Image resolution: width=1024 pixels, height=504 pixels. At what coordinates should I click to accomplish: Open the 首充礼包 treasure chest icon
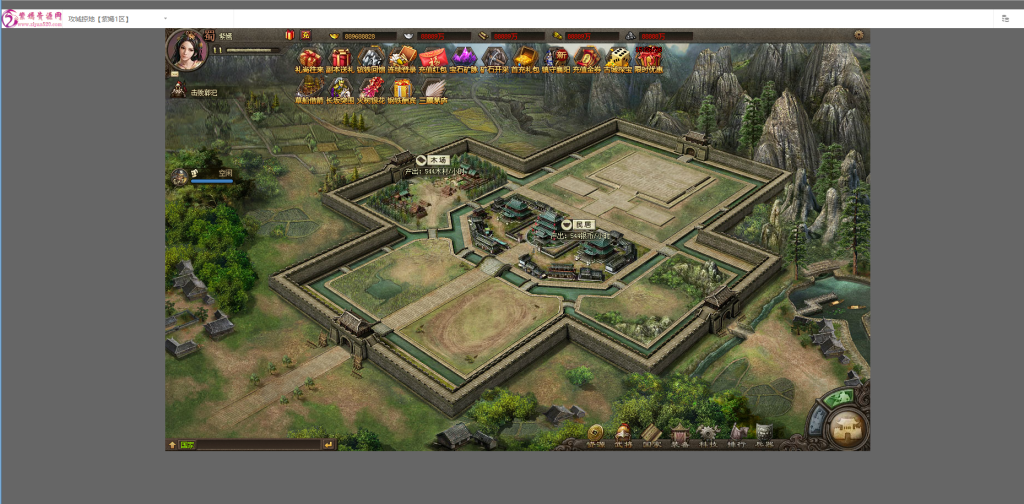pos(524,59)
